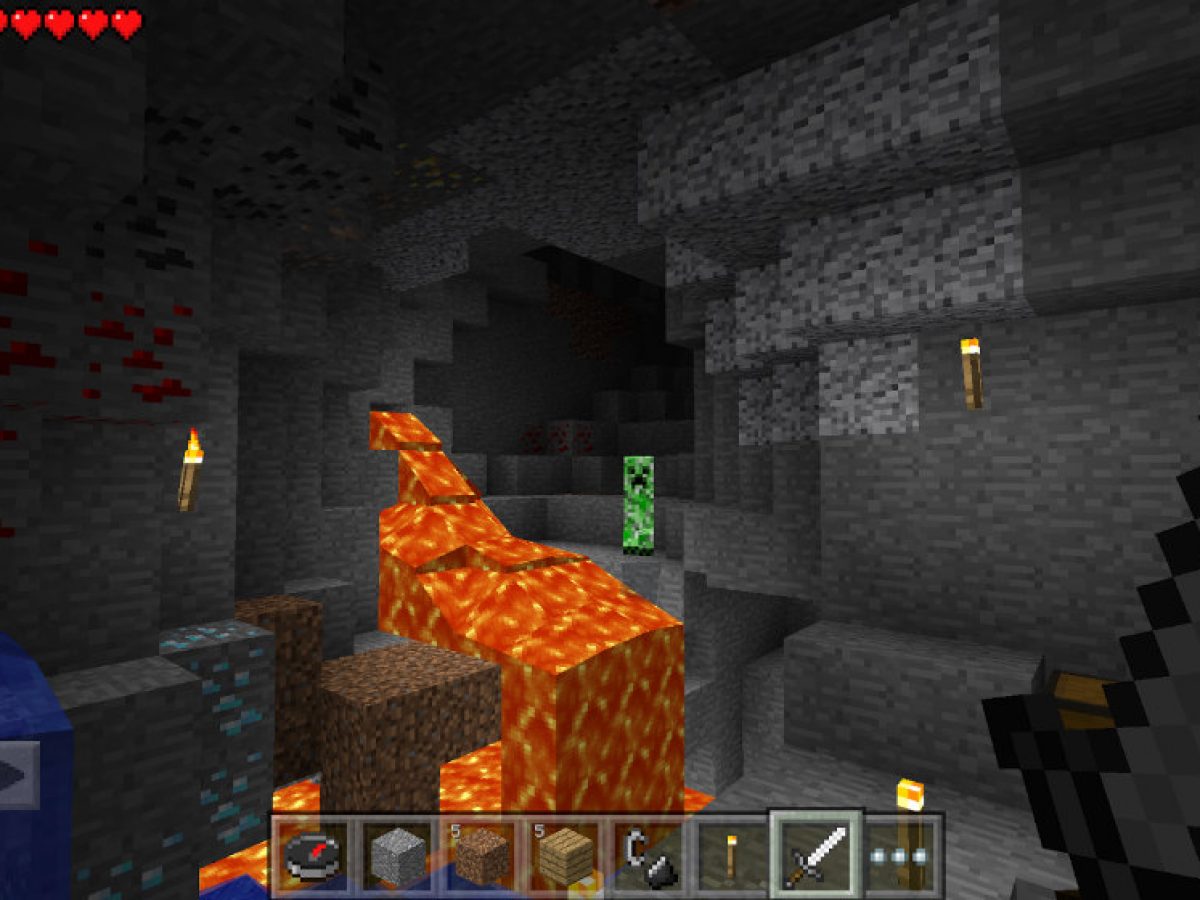Choose the dirt block stack
Screen dimensions: 1200x900
click(482, 855)
